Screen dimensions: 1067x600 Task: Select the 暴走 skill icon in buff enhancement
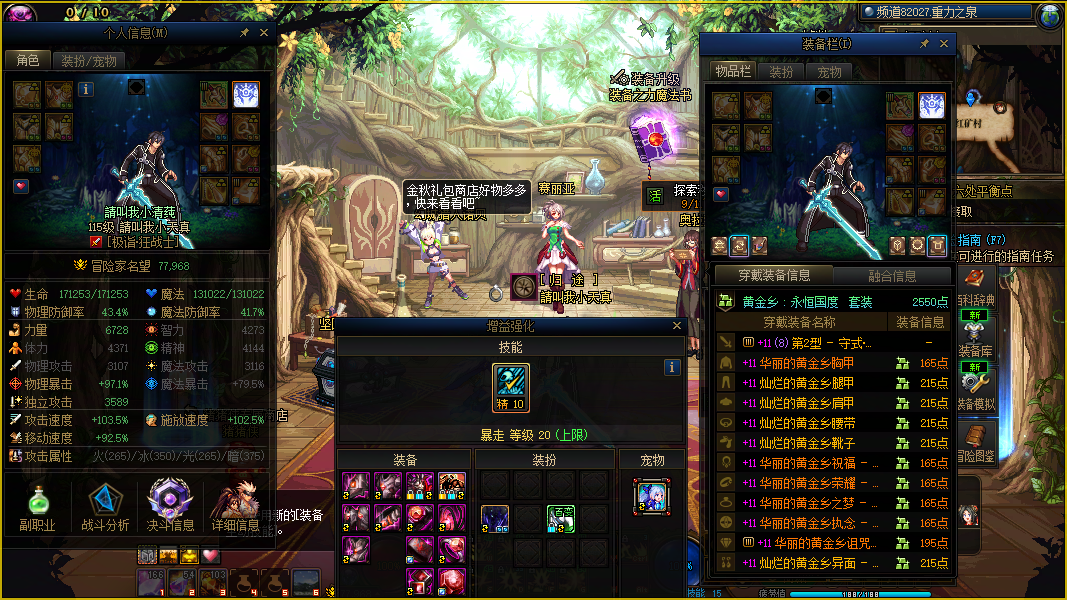tap(510, 388)
